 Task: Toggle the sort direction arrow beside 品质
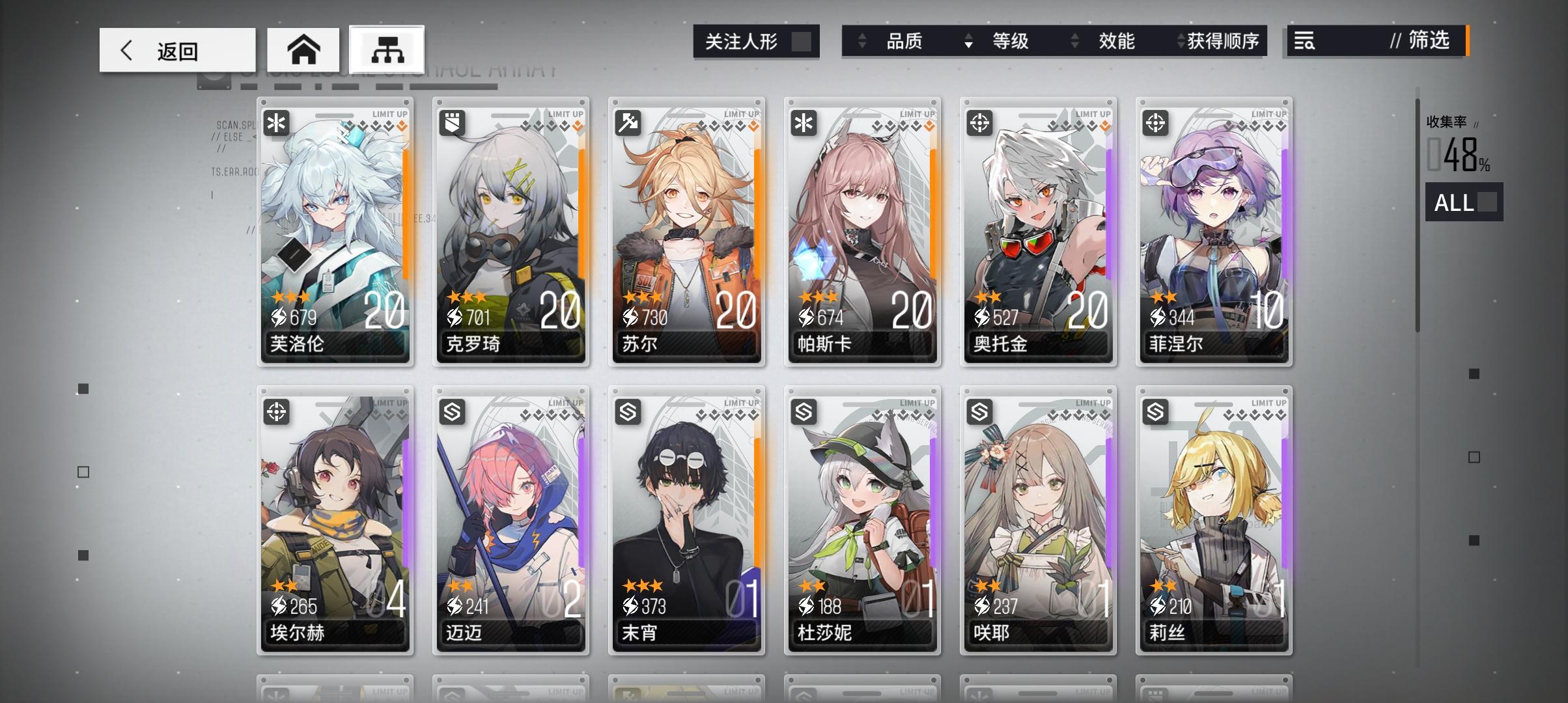pos(863,41)
